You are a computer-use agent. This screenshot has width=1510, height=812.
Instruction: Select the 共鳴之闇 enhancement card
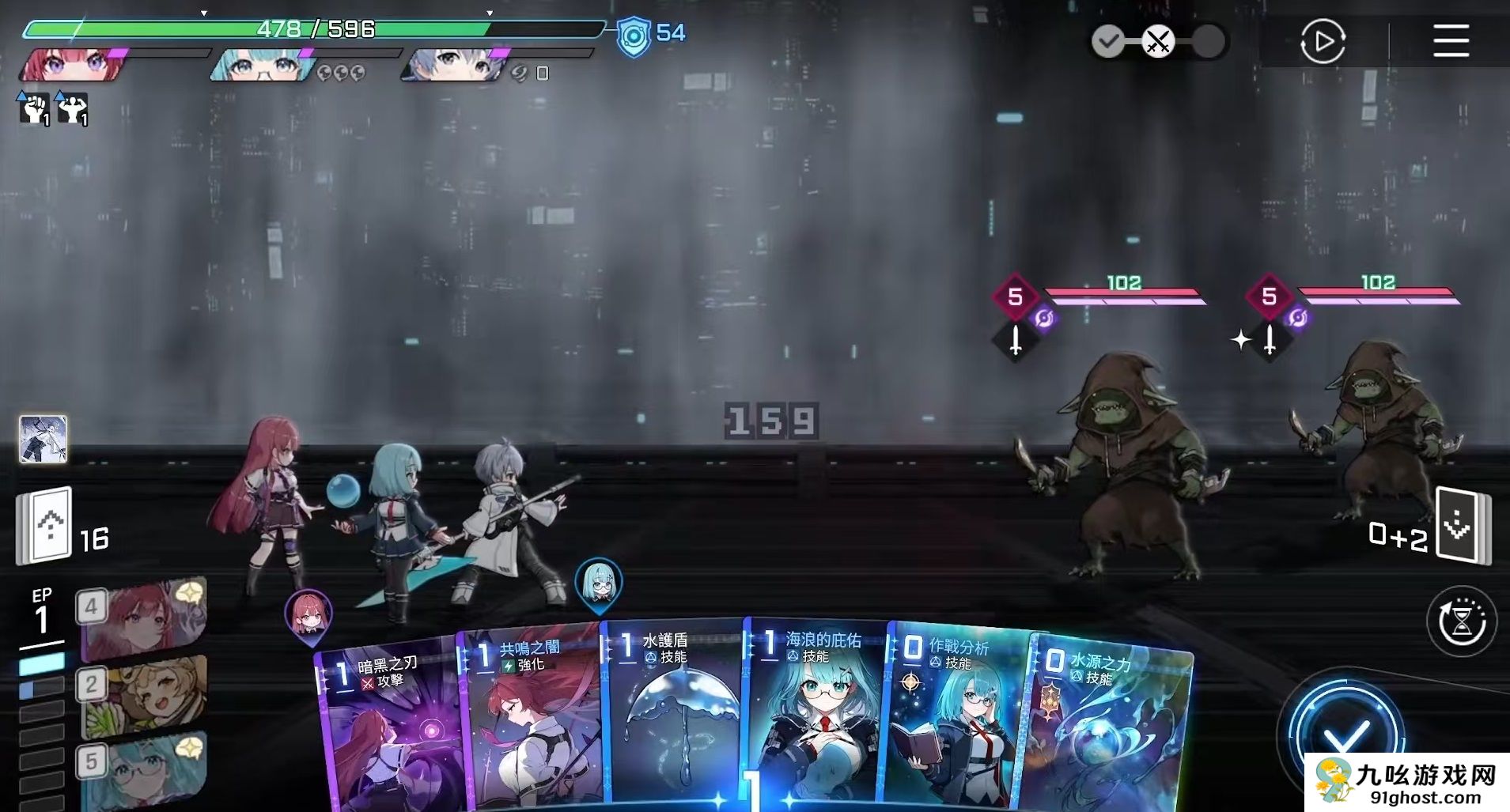[x=530, y=719]
